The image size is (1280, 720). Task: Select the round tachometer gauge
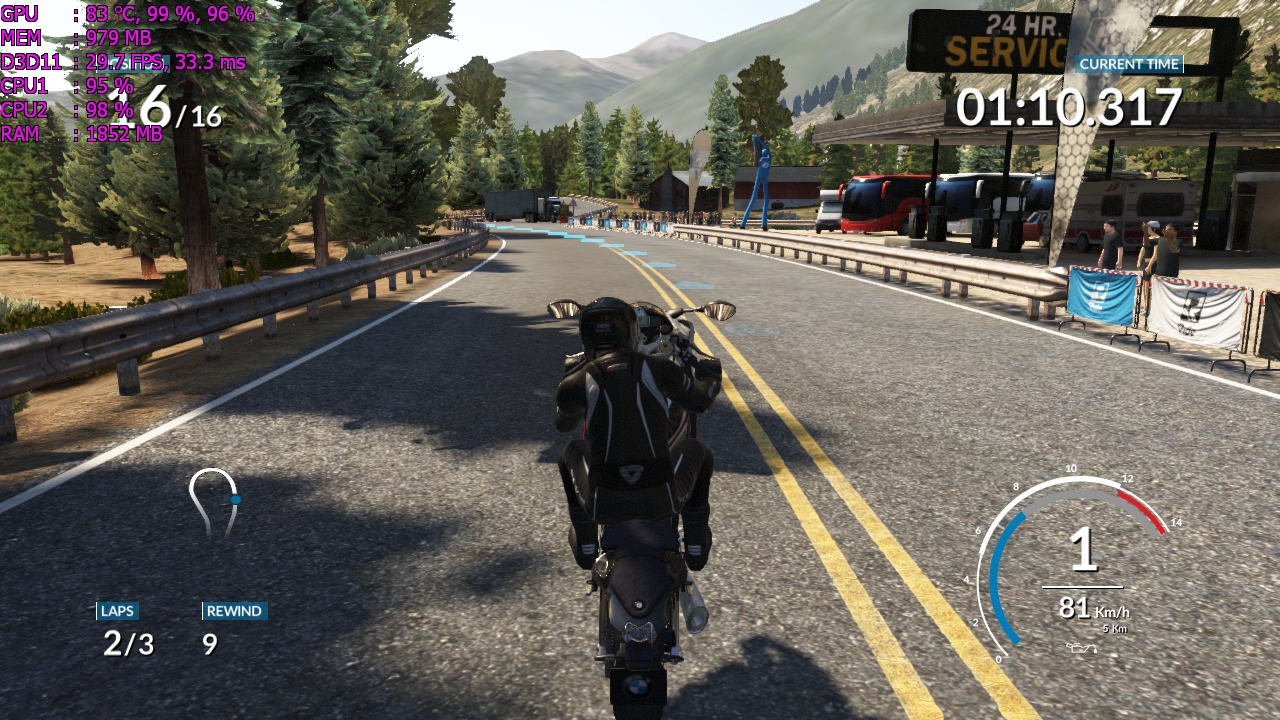click(1074, 566)
